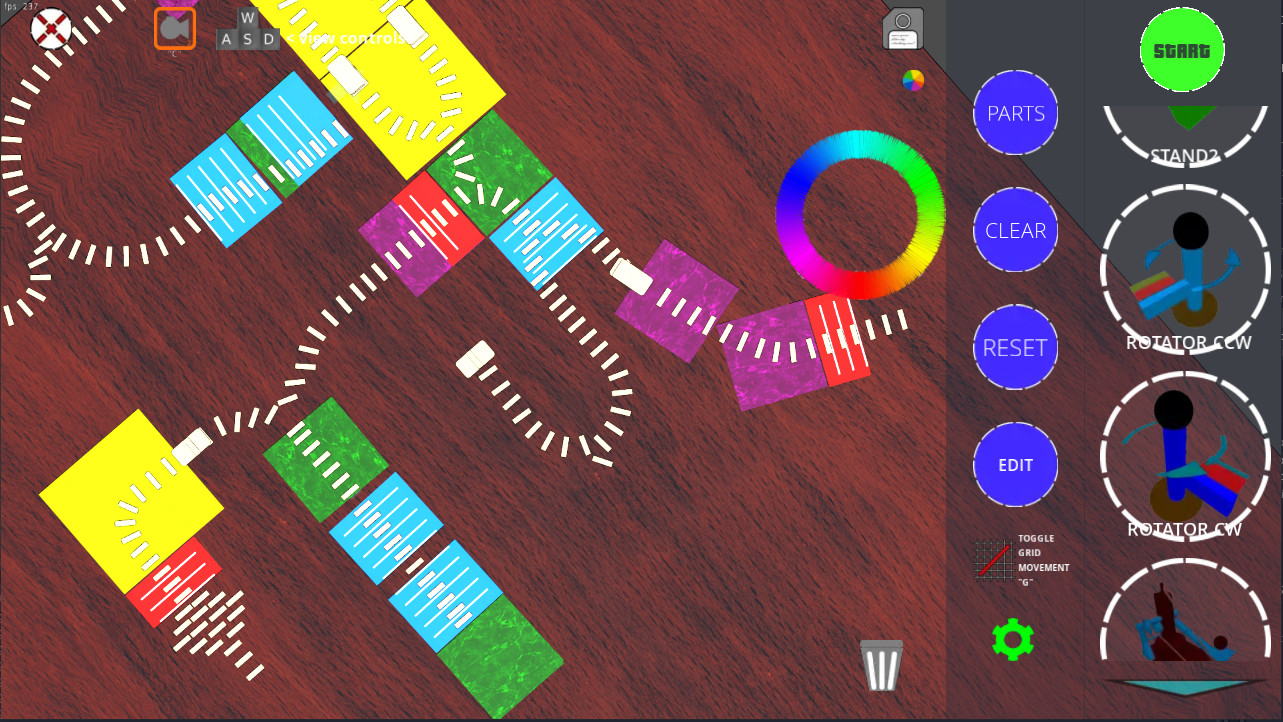Empty the trash can icon near the bottom
The image size is (1283, 722).
pos(879,663)
